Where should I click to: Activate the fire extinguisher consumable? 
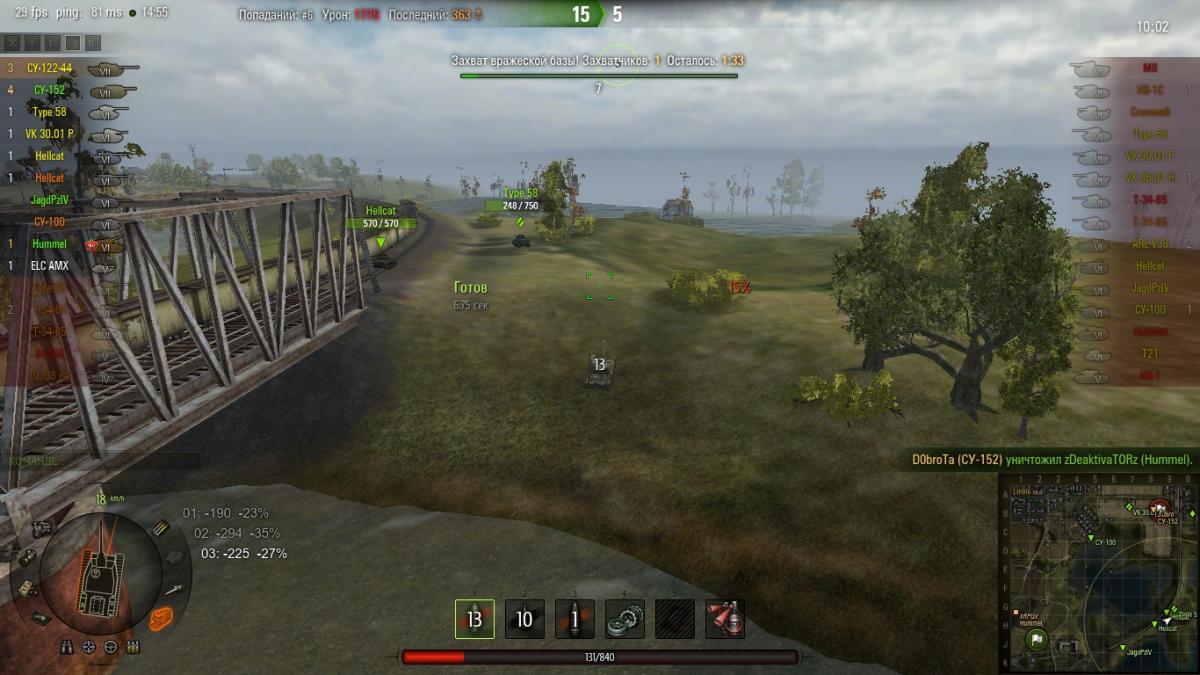pyautogui.click(x=725, y=619)
